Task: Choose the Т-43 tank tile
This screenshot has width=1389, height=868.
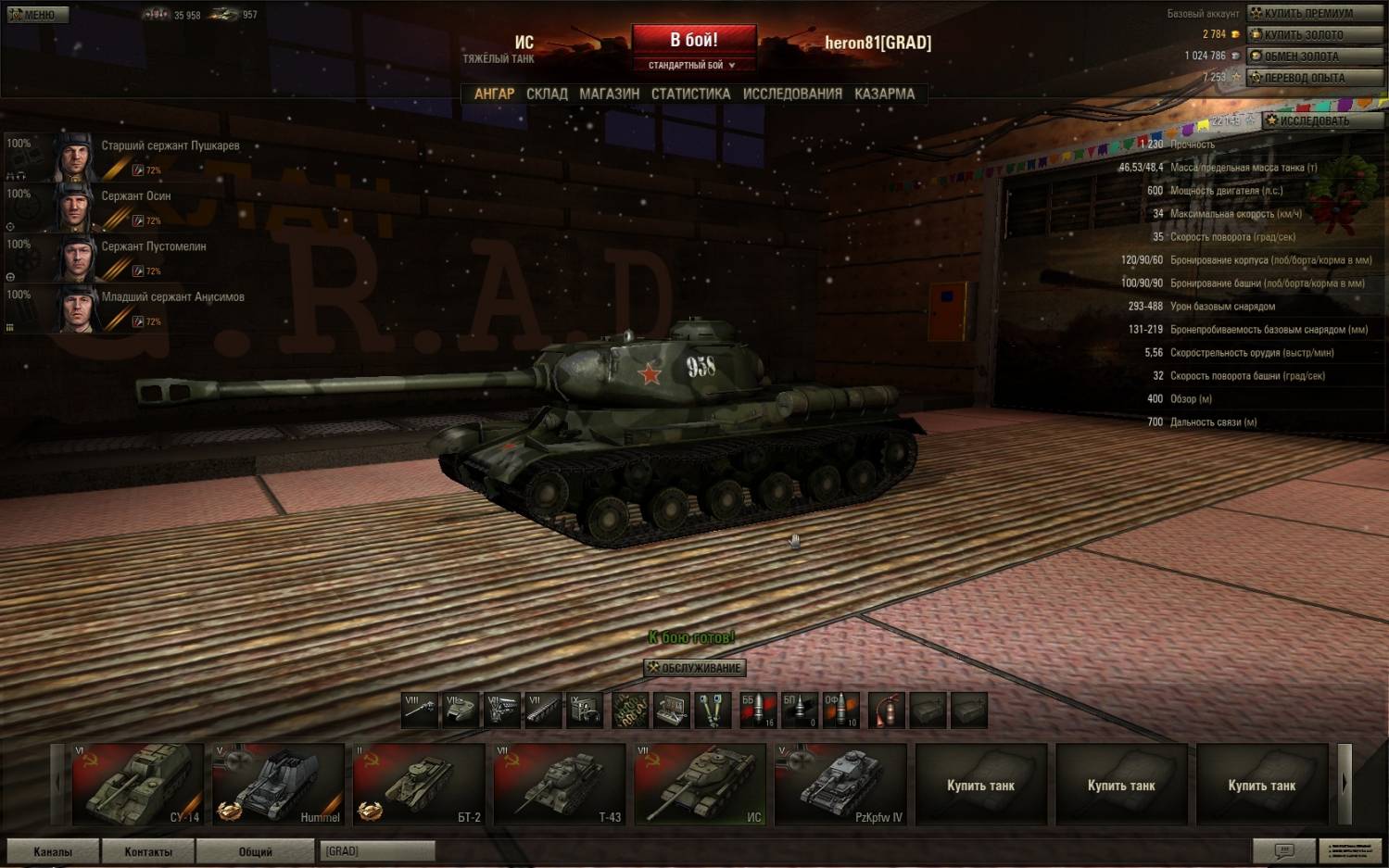Action: tap(560, 784)
